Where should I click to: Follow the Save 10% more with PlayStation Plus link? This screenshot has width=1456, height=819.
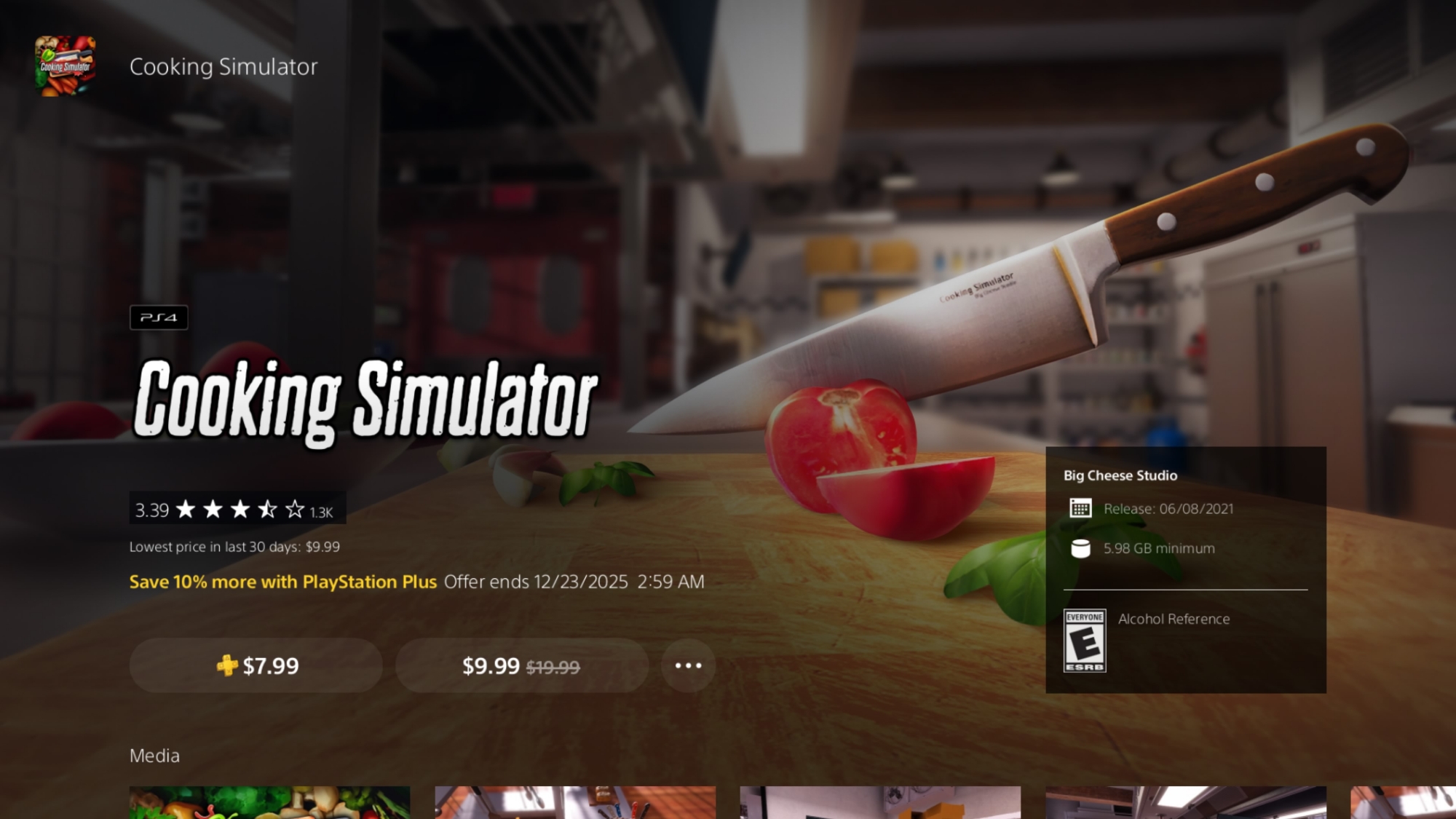282,582
